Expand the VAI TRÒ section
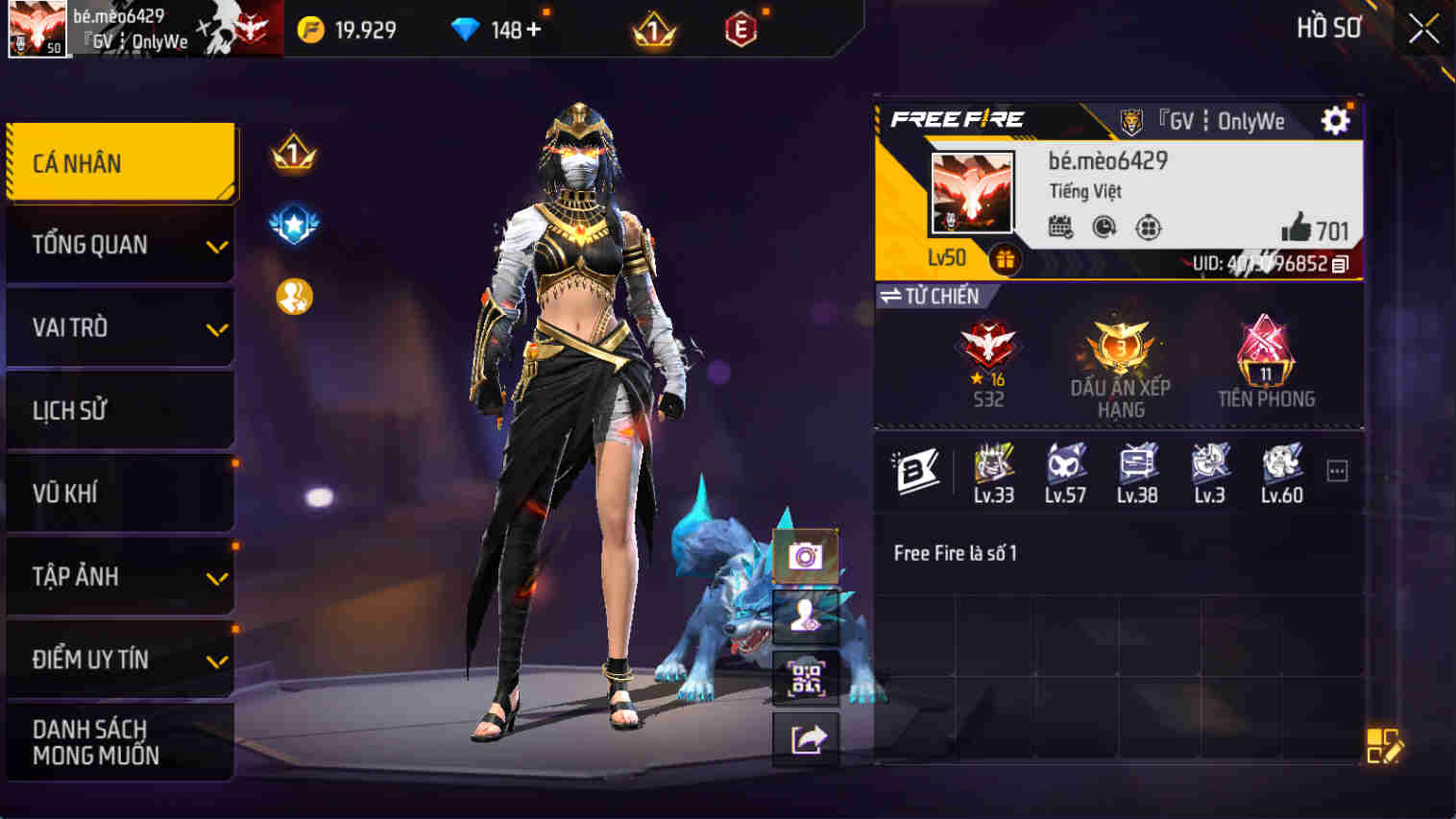The width and height of the screenshot is (1456, 819). click(120, 327)
